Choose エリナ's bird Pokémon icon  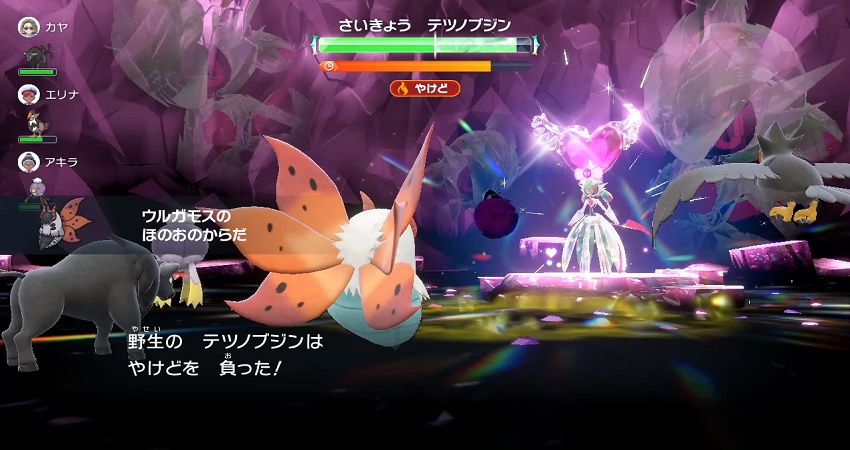pos(38,122)
